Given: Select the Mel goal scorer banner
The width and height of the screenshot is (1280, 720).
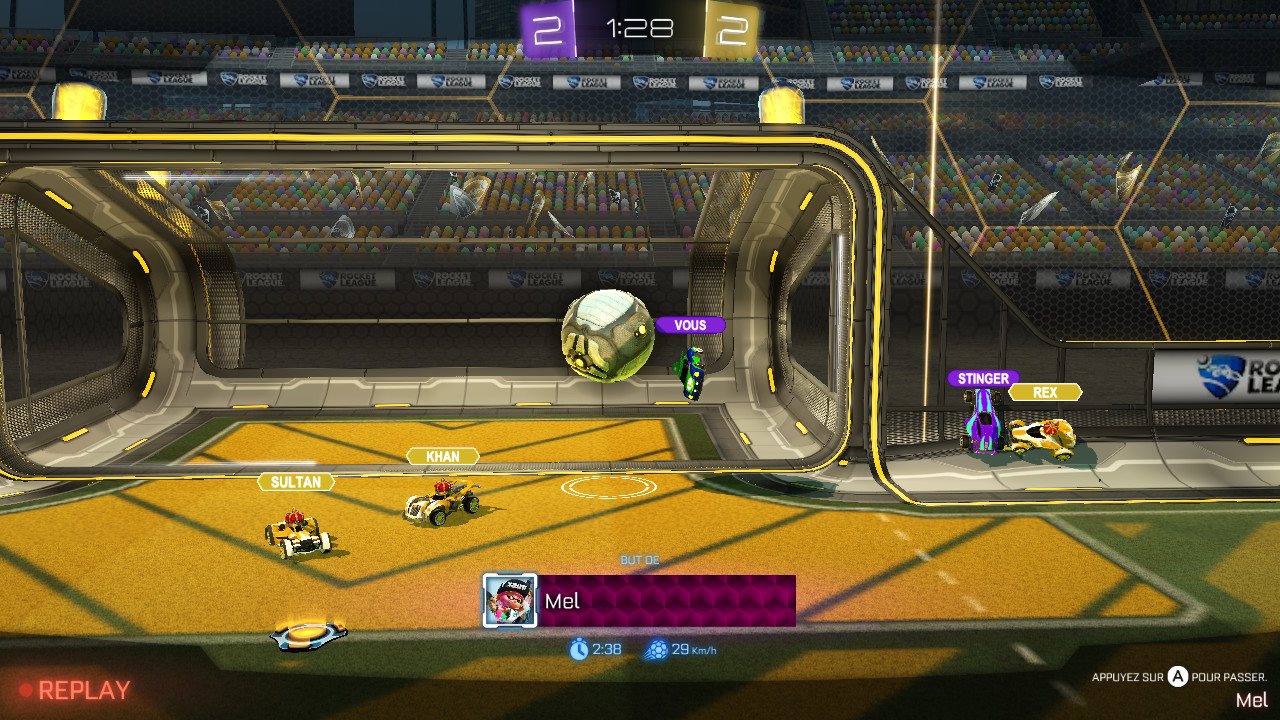Looking at the screenshot, I should coord(667,601).
